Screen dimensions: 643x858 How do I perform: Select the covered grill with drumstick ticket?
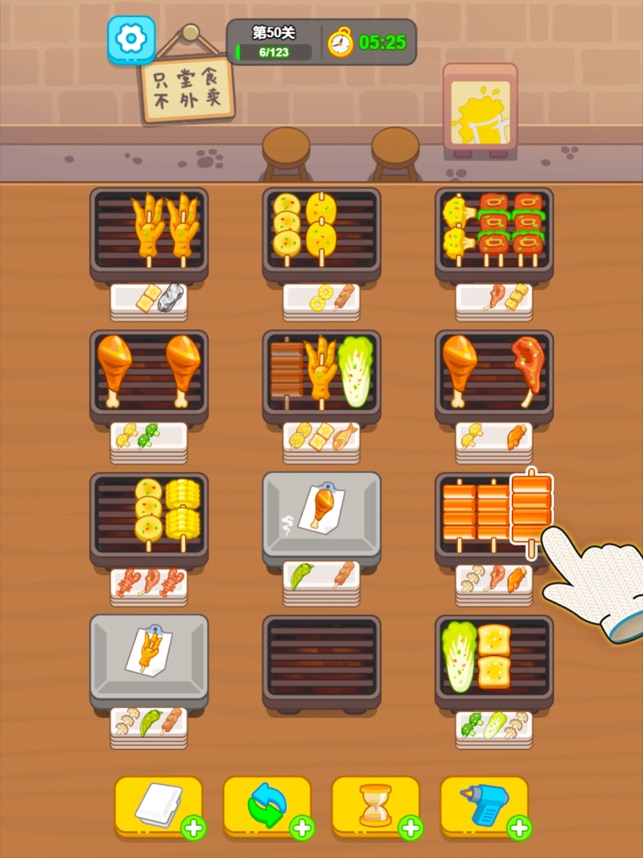point(321,517)
